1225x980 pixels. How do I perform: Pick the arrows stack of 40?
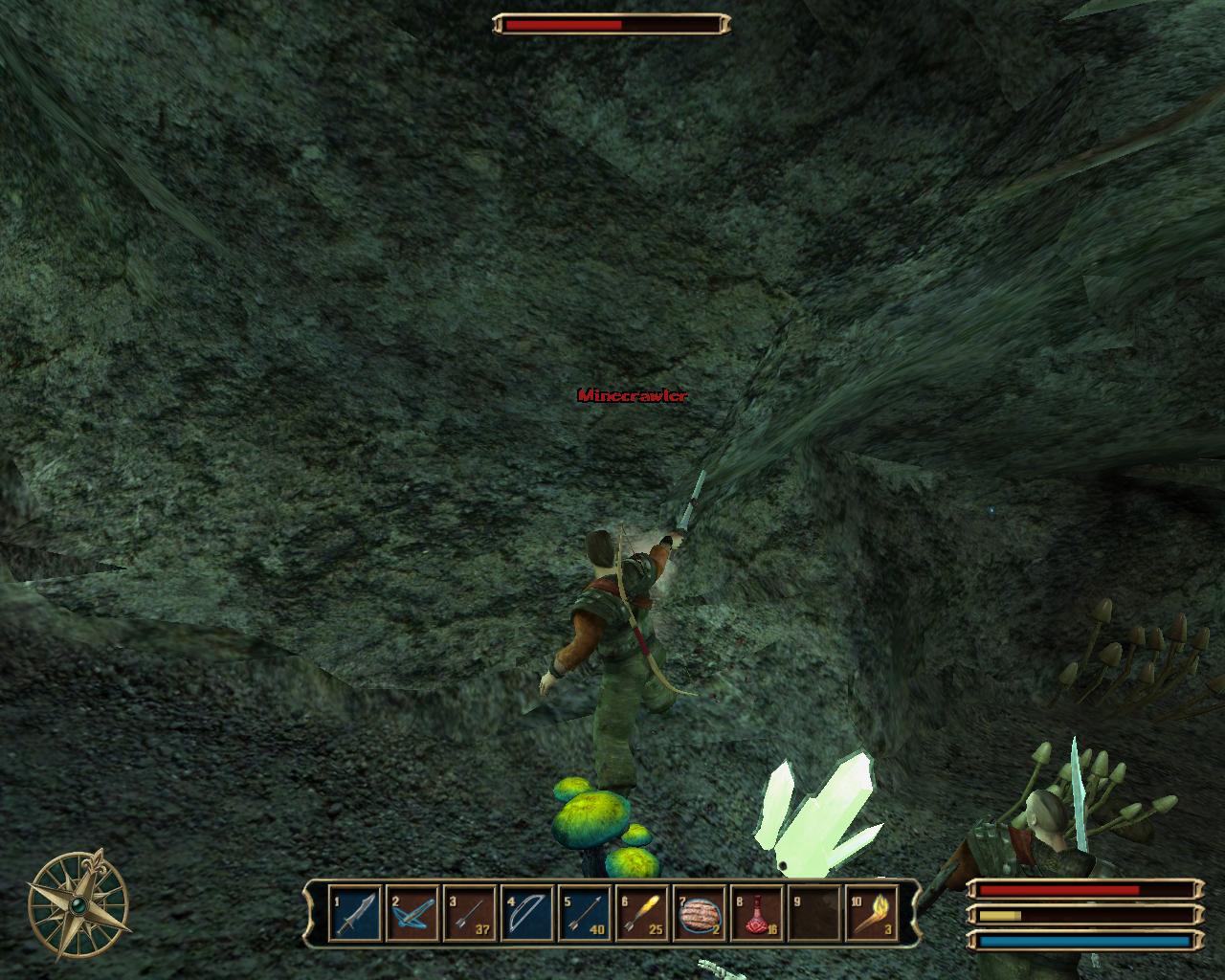(x=584, y=914)
